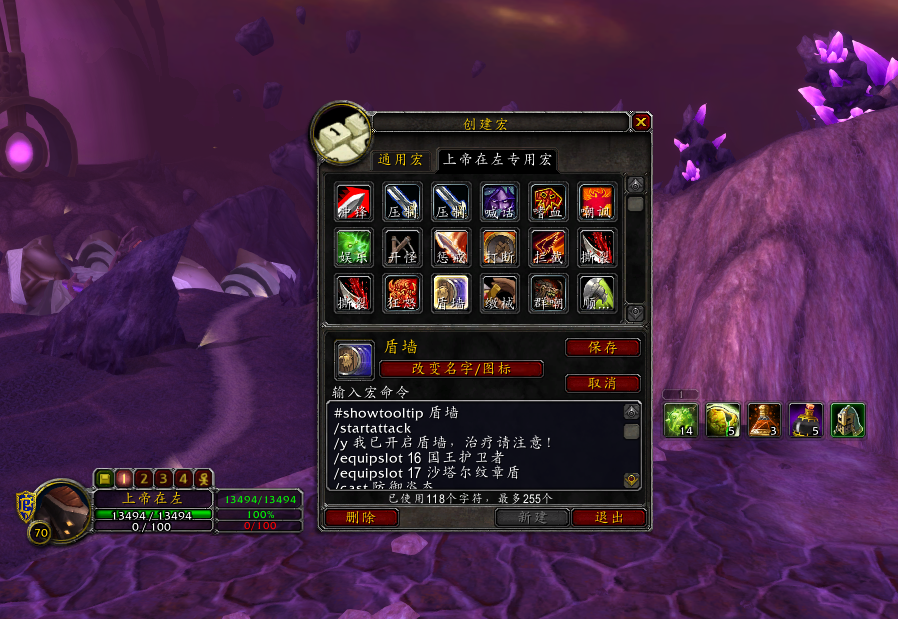Screen dimensions: 898x619
Task: Pick the 喊话 macro slot
Action: coord(498,200)
